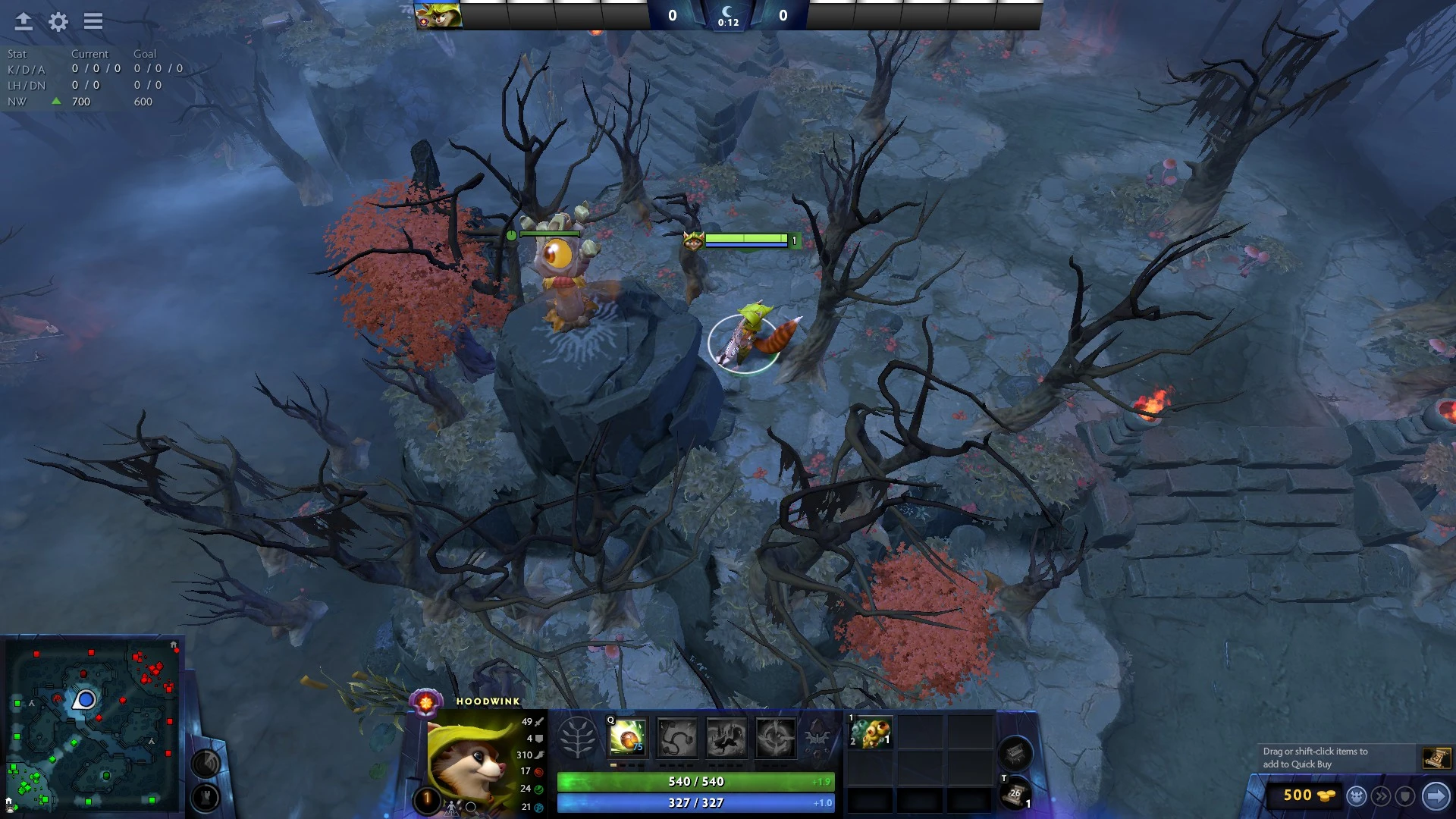Open the hero level-up badge

coord(427,798)
